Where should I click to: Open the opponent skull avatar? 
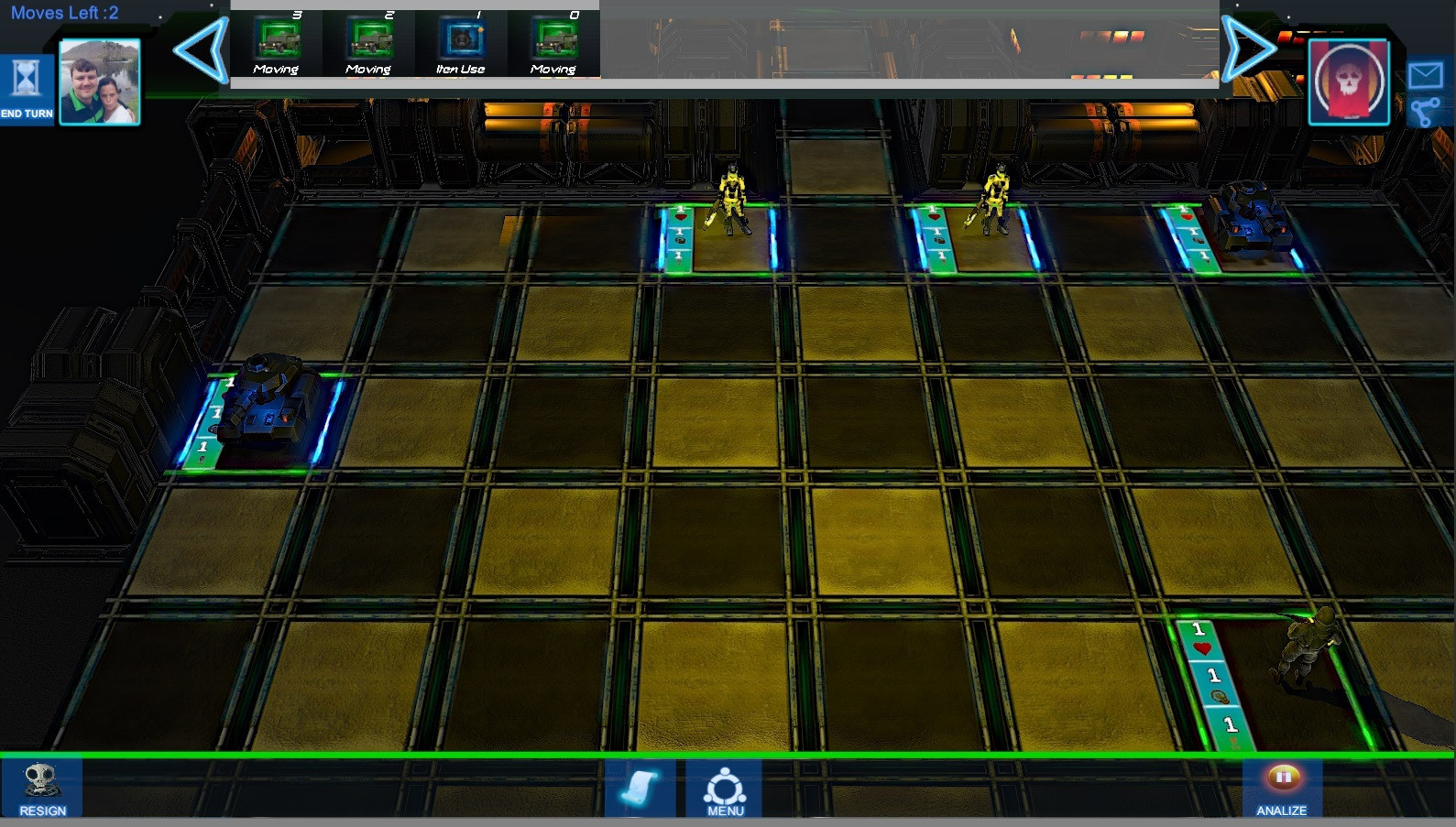click(x=1349, y=82)
